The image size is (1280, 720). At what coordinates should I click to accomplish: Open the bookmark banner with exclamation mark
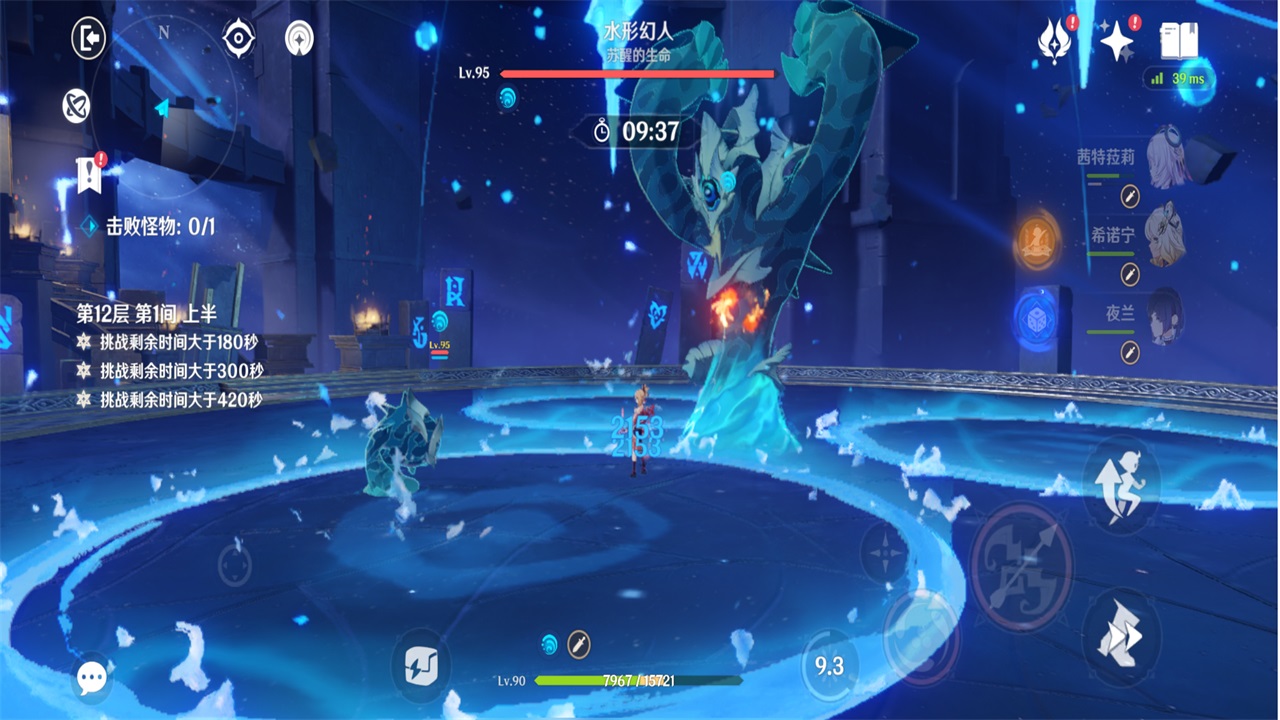(90, 176)
